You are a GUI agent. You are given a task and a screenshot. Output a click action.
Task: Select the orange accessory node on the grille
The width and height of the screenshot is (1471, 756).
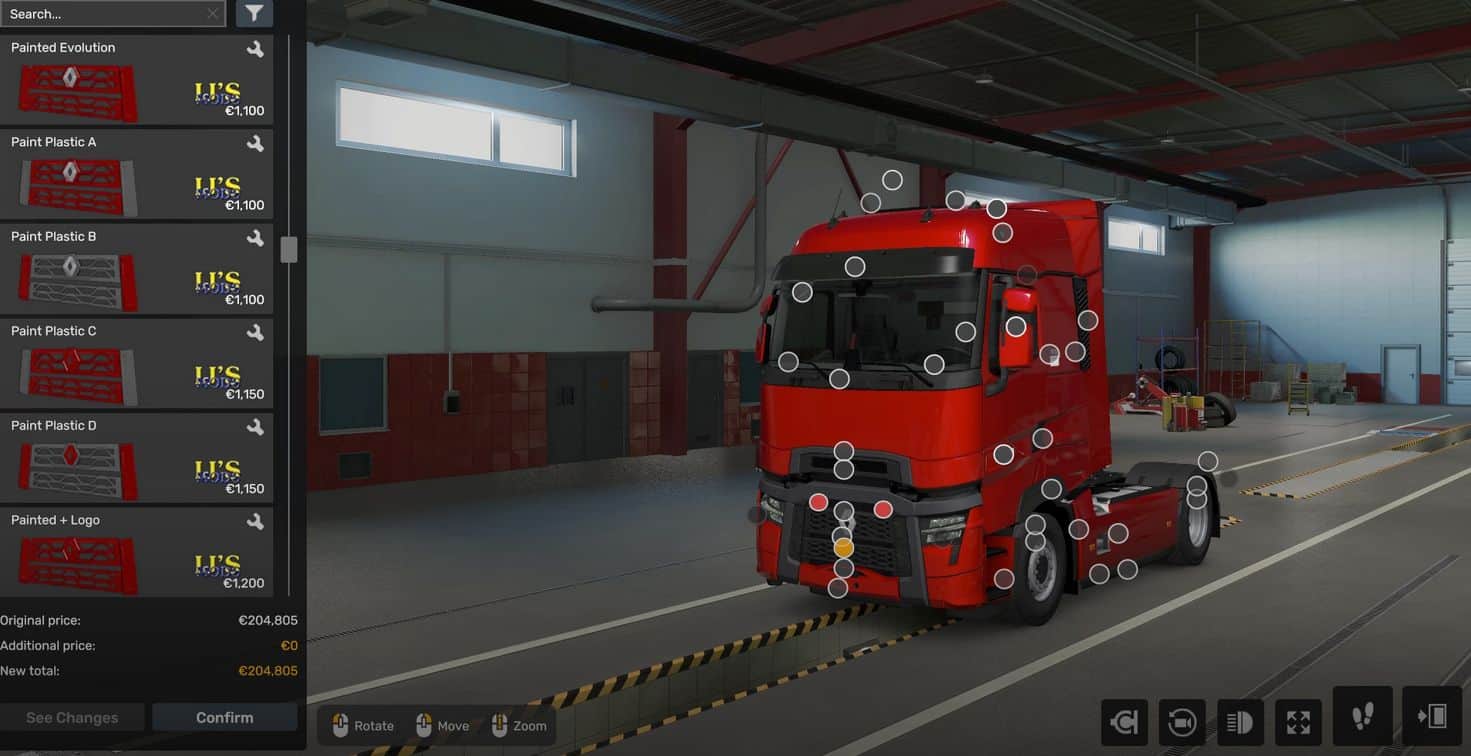tap(843, 548)
